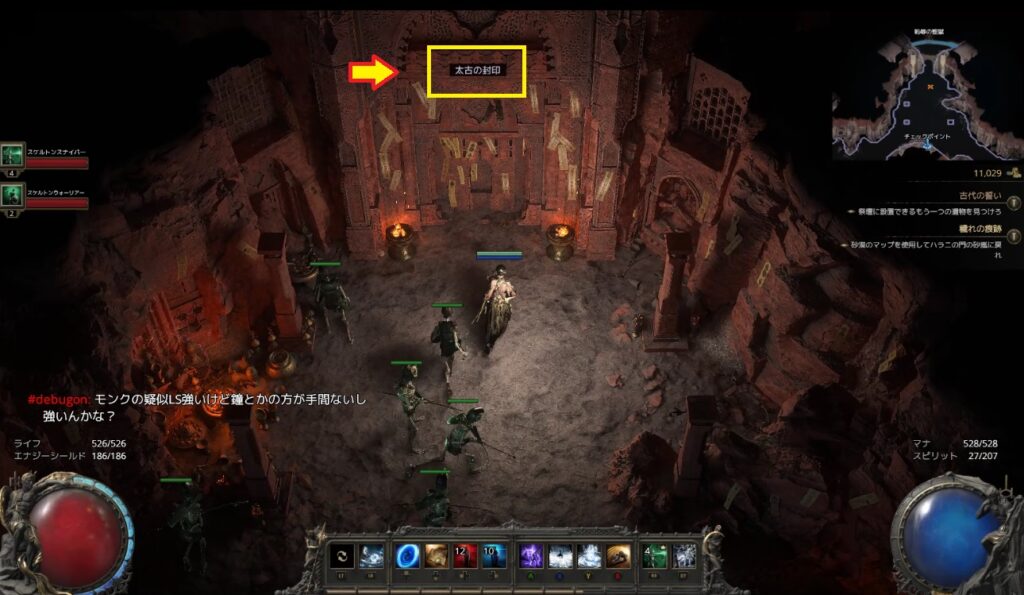Click the gold amount 11,029 display
1024x595 pixels.
[992, 173]
